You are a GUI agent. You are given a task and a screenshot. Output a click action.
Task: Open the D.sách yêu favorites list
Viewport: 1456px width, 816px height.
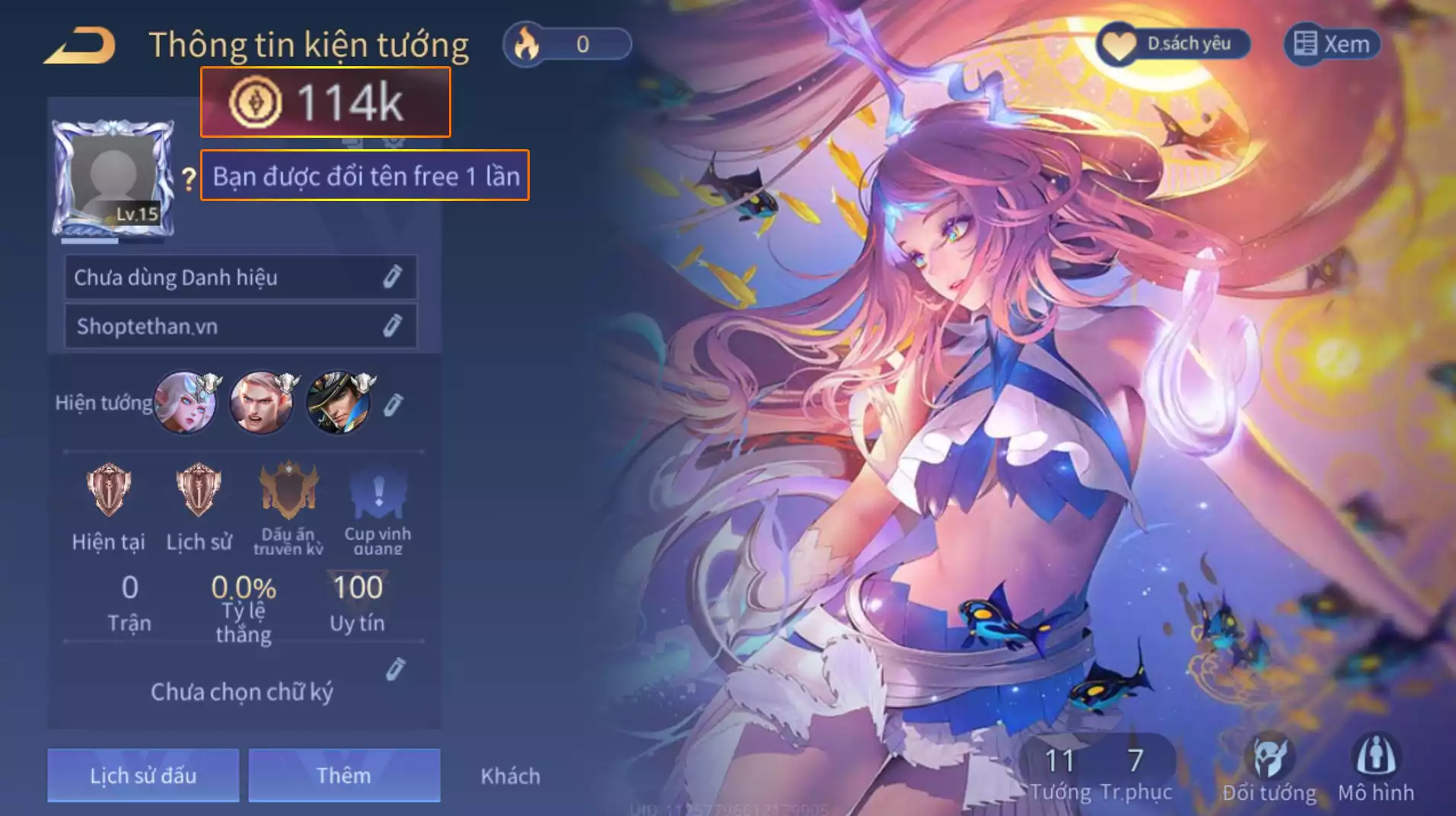pos(1173,44)
